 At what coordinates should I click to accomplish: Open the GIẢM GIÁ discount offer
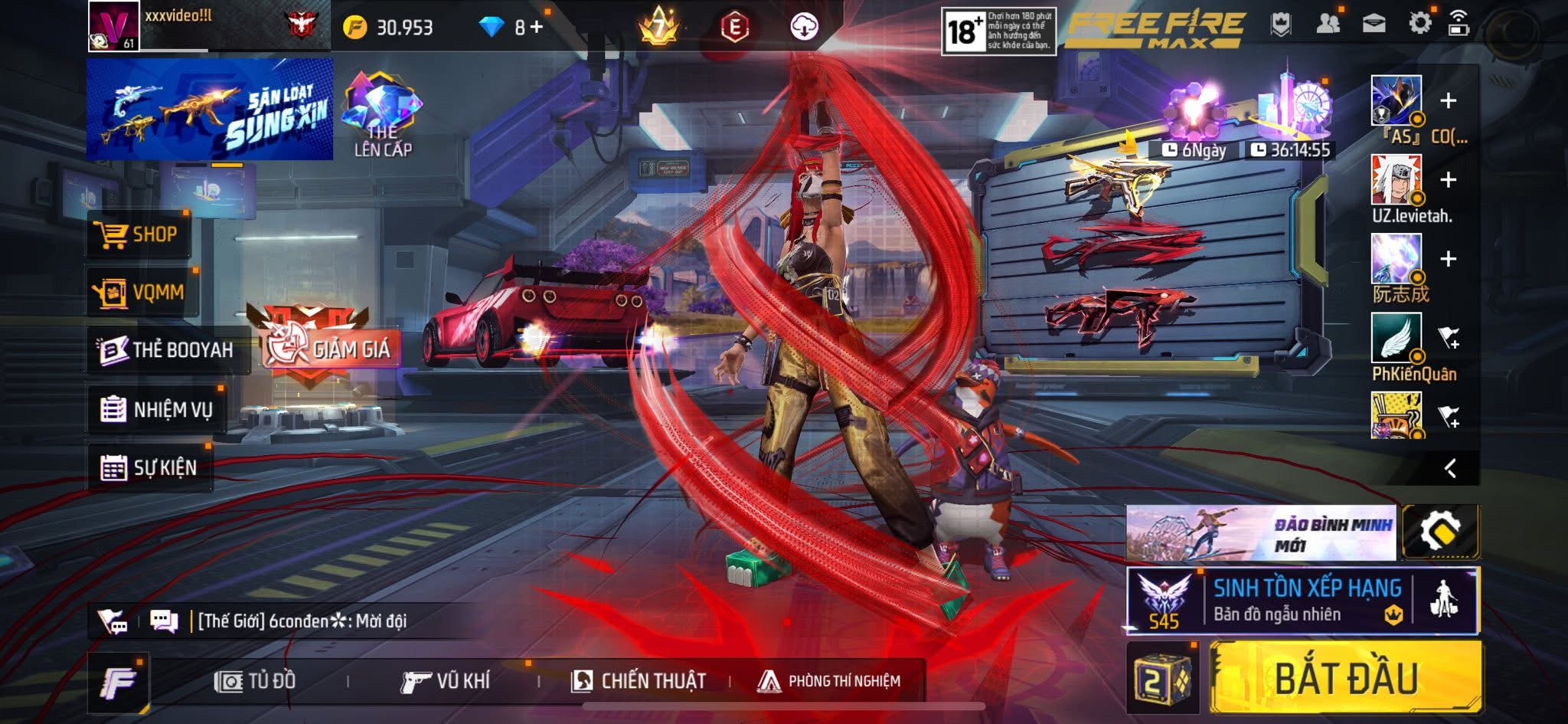[x=329, y=349]
